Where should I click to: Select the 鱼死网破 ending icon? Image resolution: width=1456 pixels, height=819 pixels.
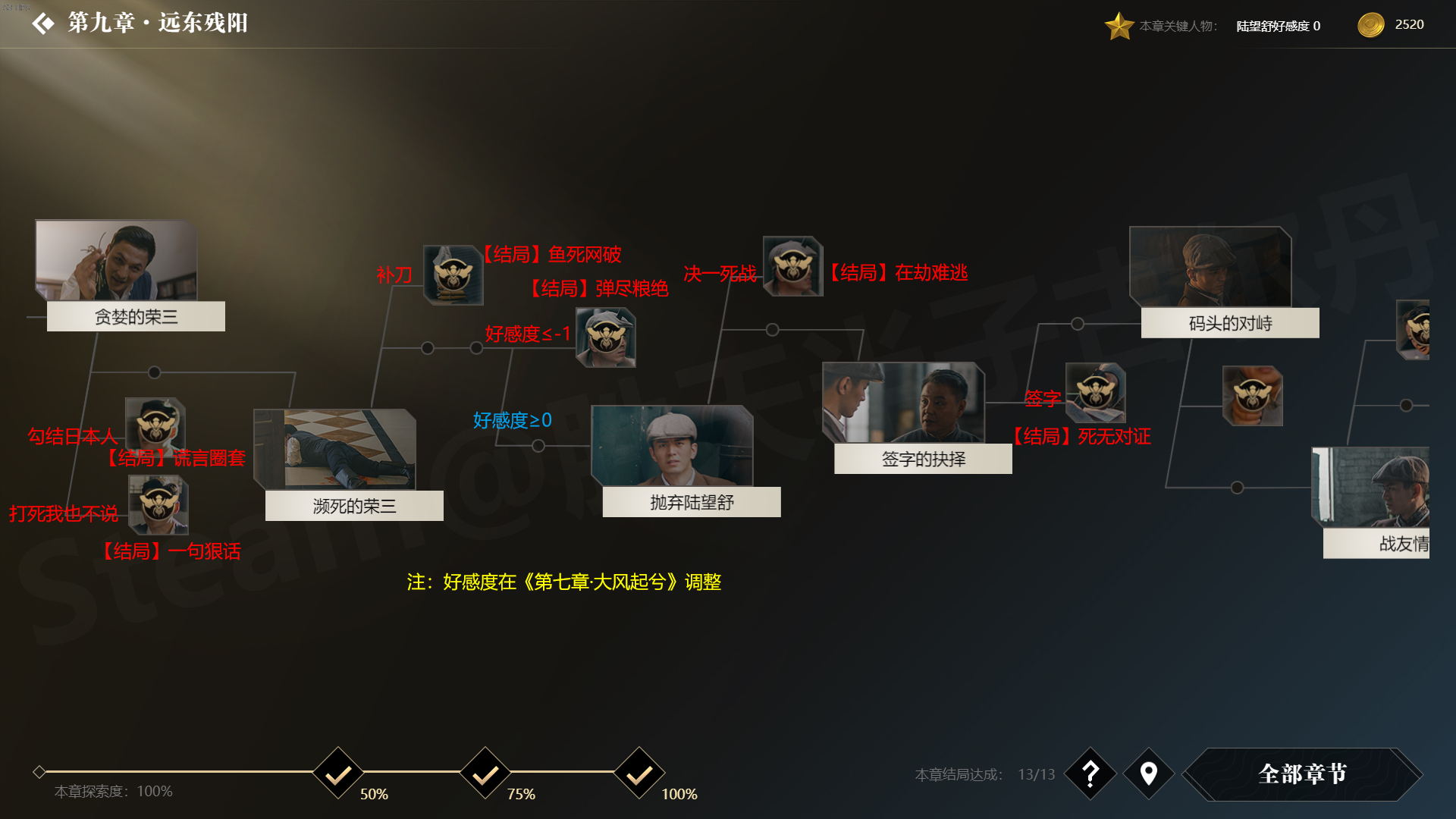453,275
